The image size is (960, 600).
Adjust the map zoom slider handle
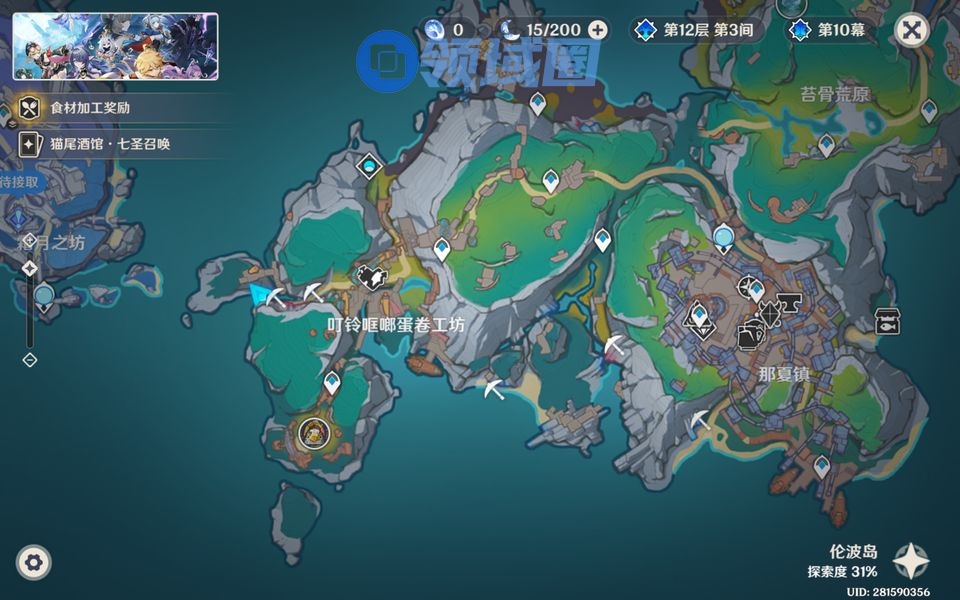coord(30,268)
